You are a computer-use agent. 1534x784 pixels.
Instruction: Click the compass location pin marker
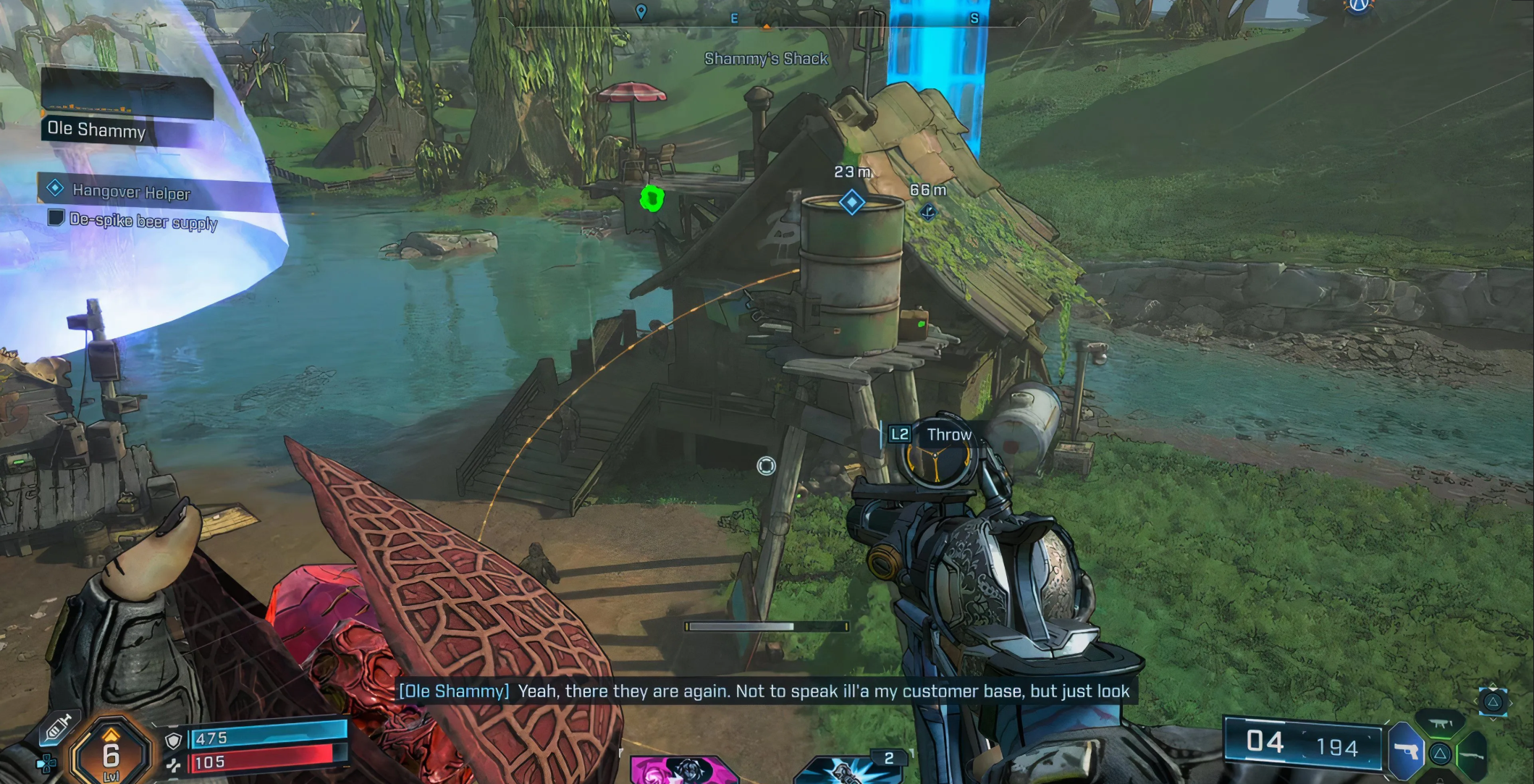click(x=641, y=12)
